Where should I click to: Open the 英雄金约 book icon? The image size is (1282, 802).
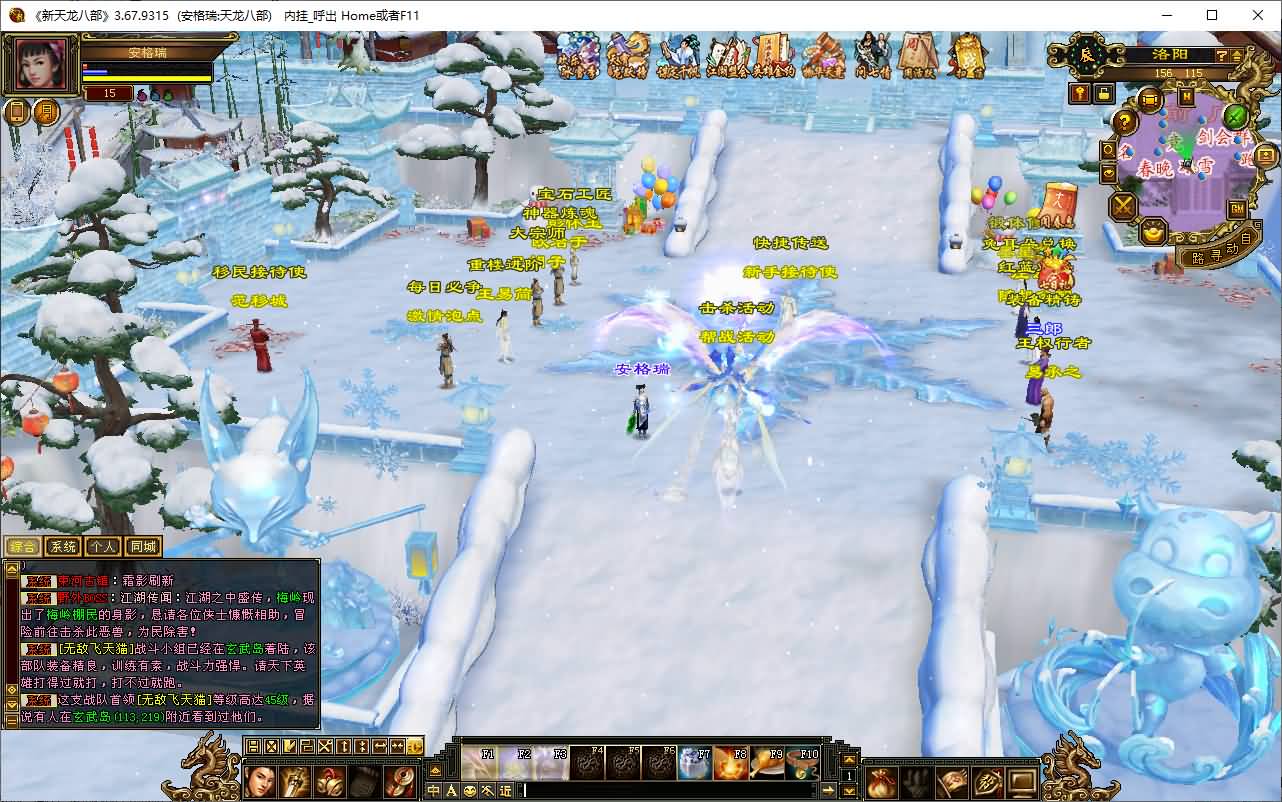click(774, 56)
